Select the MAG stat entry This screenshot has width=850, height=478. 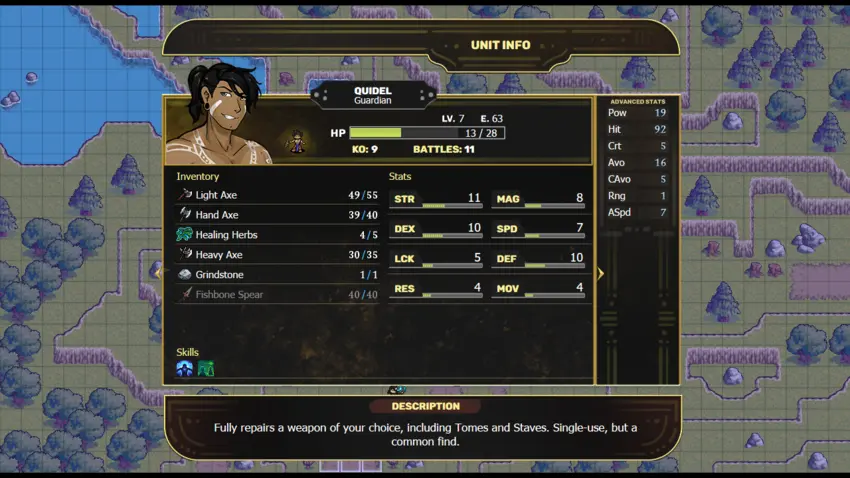(538, 200)
